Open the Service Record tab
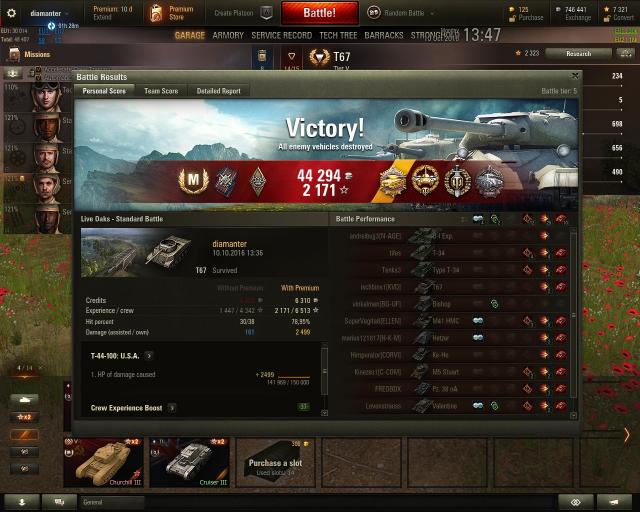The height and width of the screenshot is (512, 640). pyautogui.click(x=281, y=35)
